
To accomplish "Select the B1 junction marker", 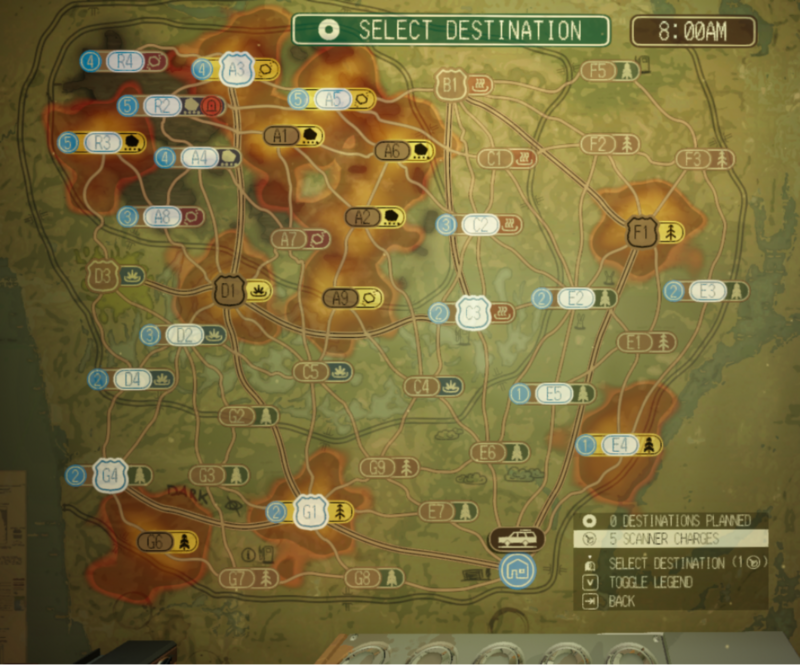I will point(450,86).
